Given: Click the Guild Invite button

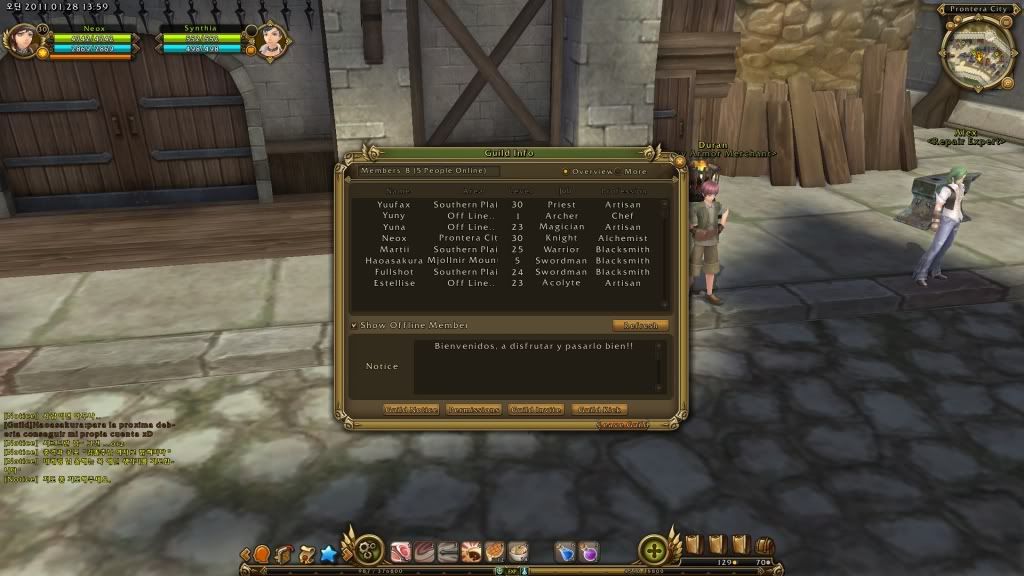Looking at the screenshot, I should [x=536, y=410].
